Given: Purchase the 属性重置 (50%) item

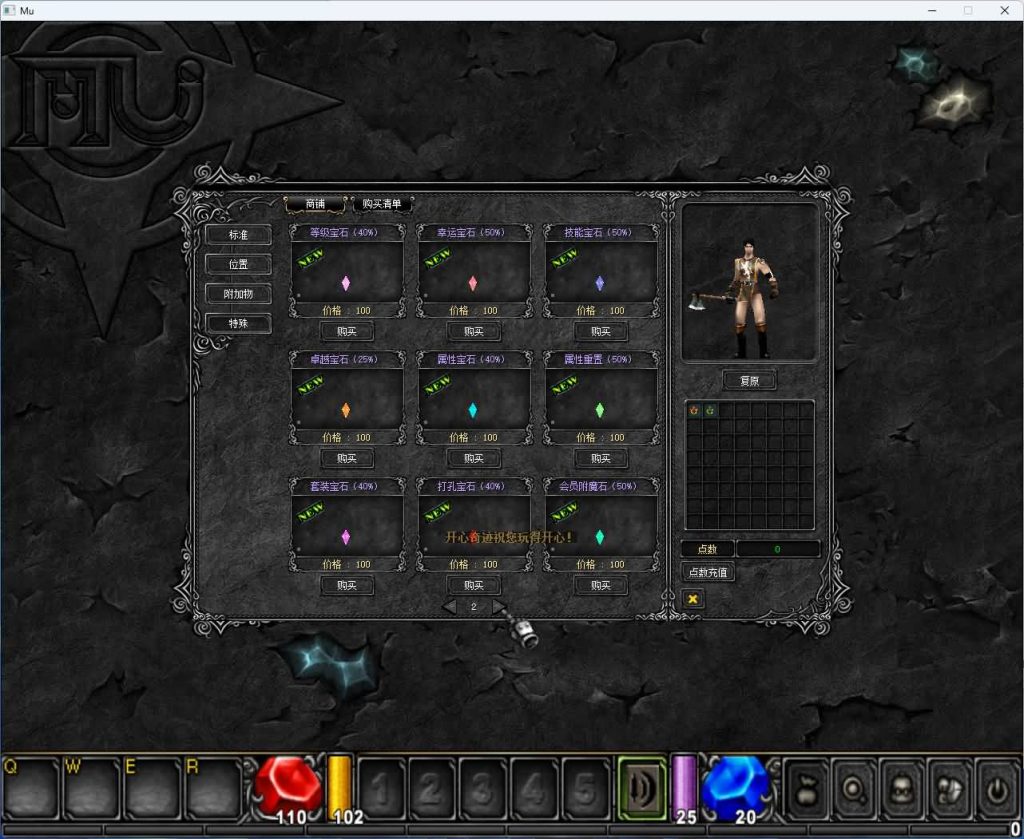Looking at the screenshot, I should [601, 459].
